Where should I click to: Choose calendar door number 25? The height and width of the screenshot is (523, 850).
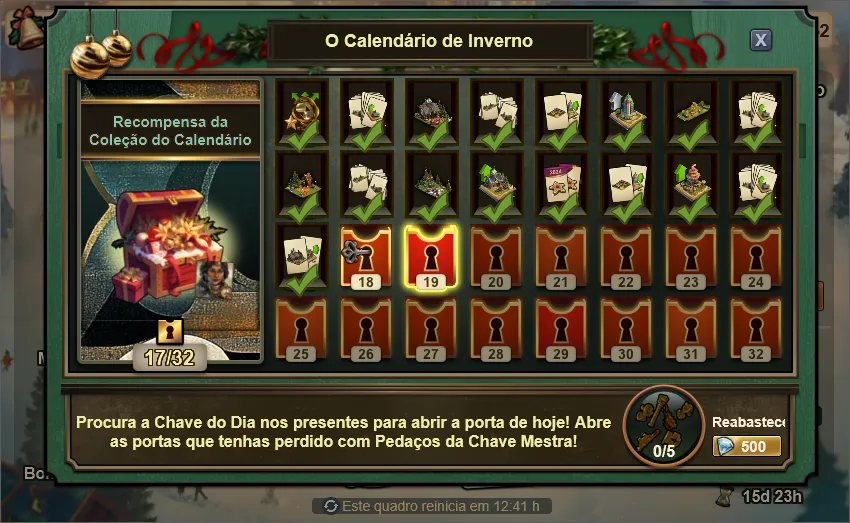pyautogui.click(x=301, y=326)
